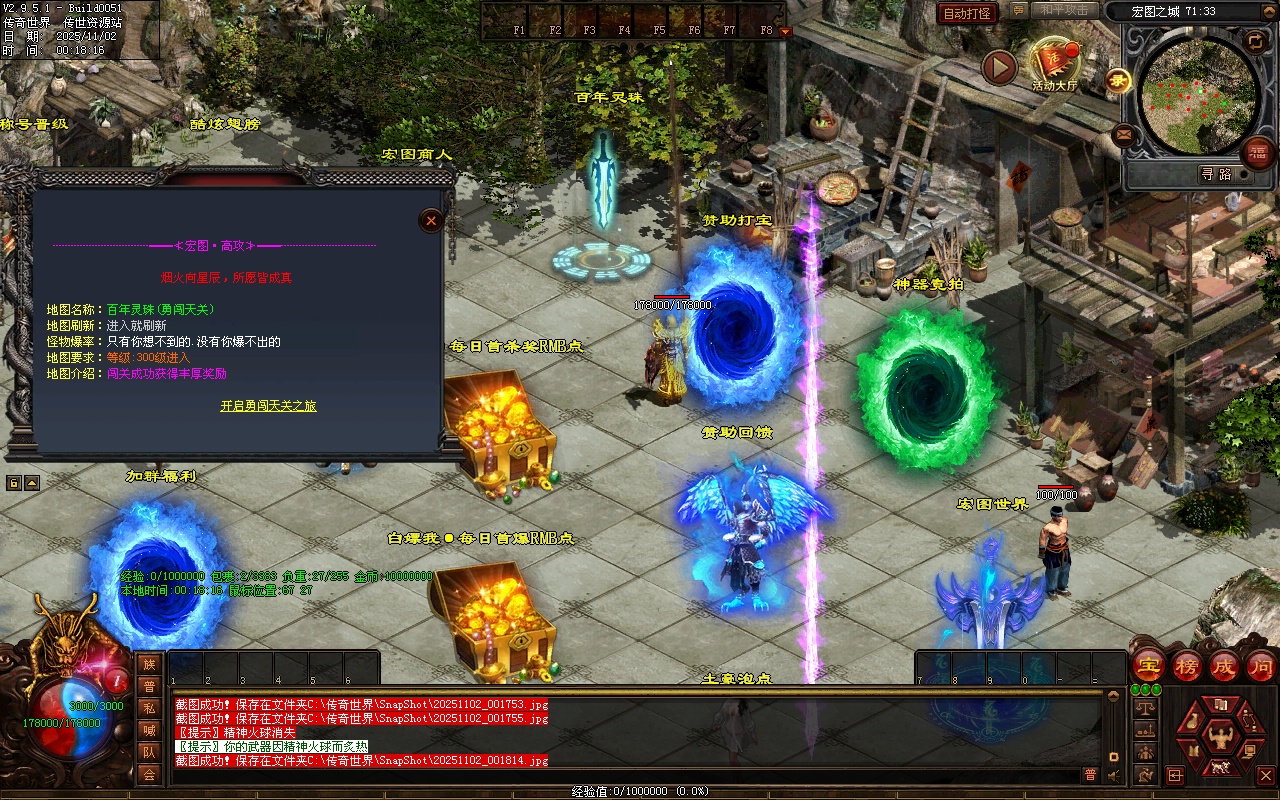1280x800 pixels.
Task: Close the 宏图·高攻 dialog window
Action: [x=431, y=220]
